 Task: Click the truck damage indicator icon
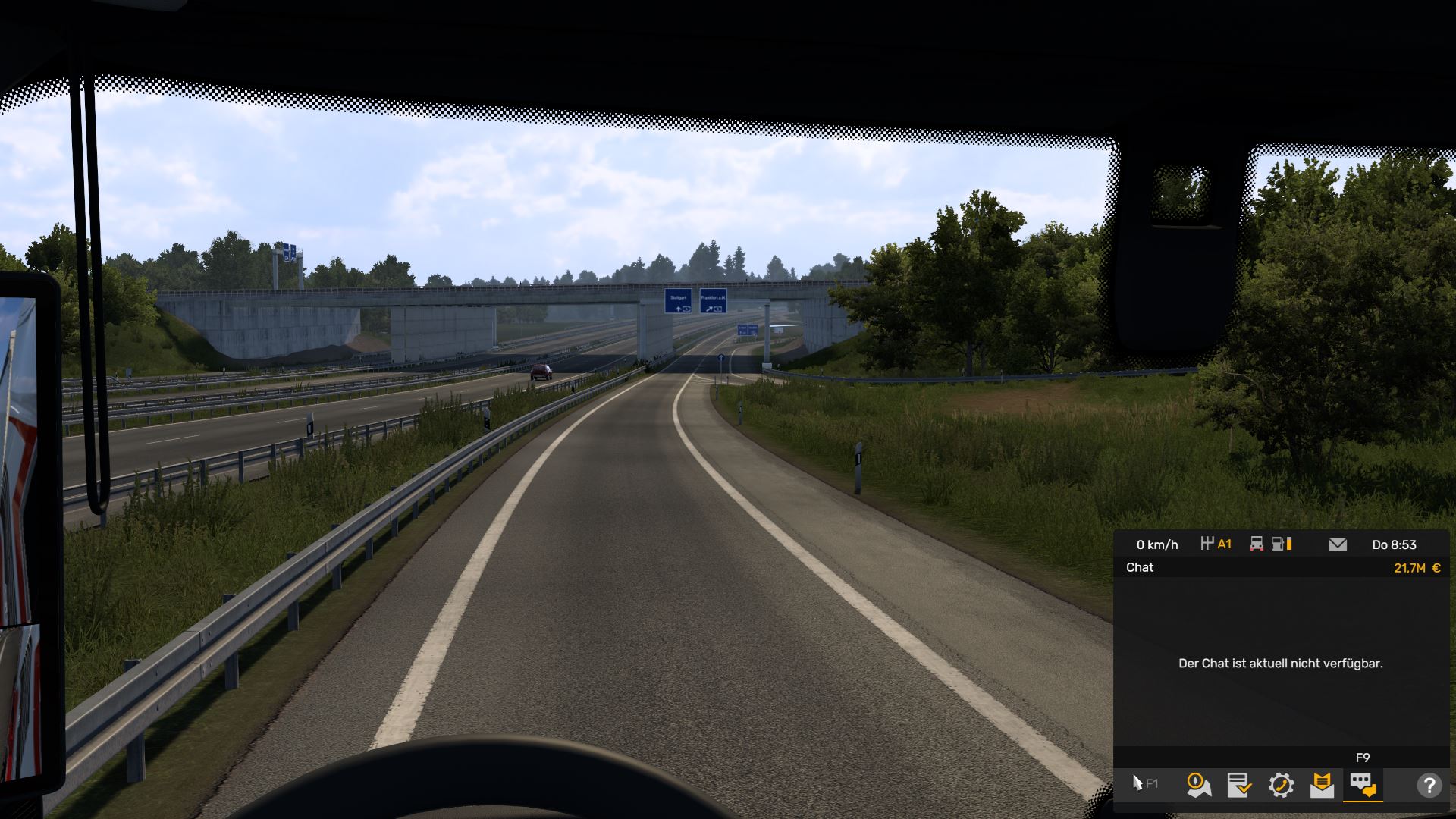click(1257, 544)
